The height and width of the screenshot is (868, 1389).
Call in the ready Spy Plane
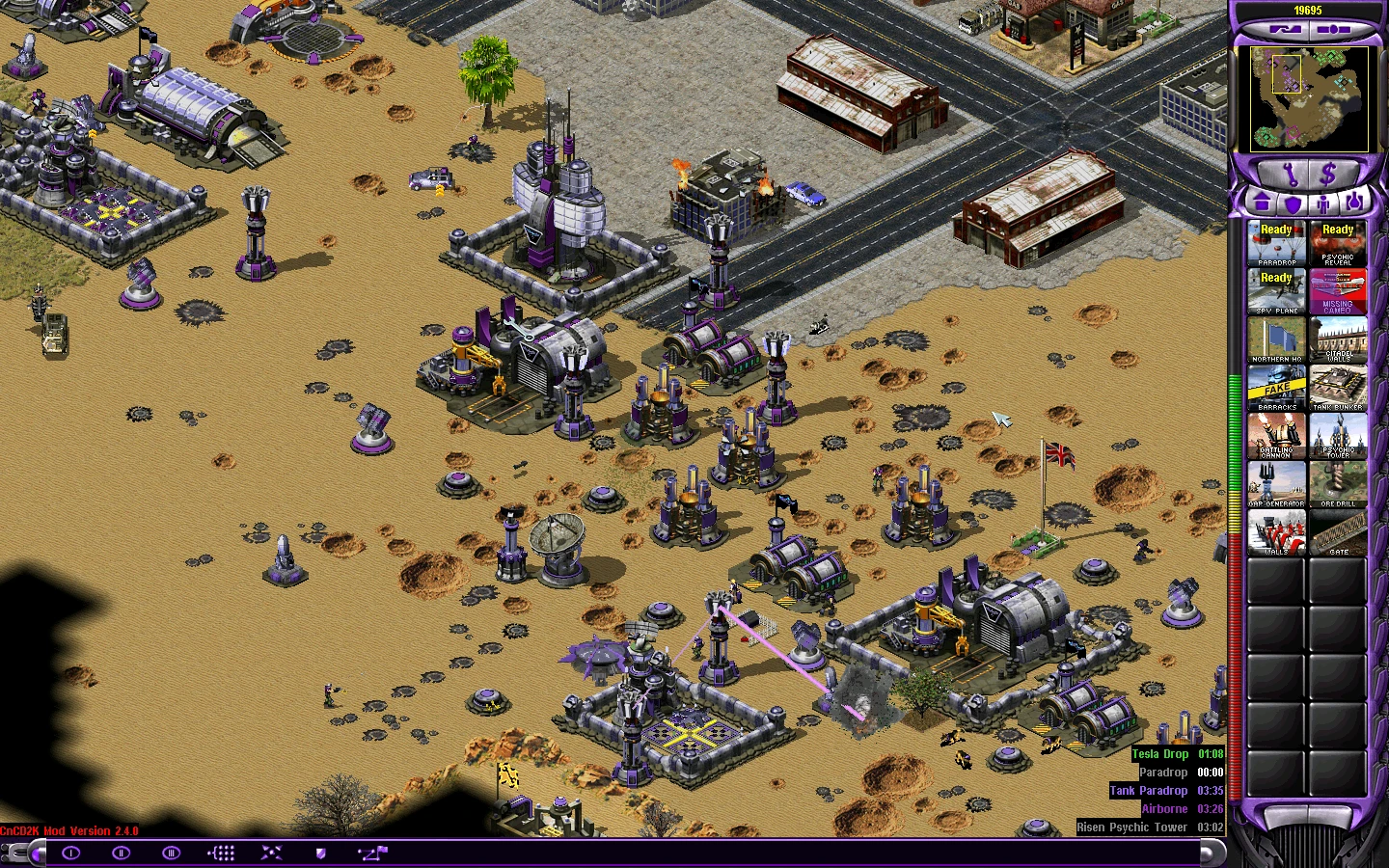tap(1276, 291)
